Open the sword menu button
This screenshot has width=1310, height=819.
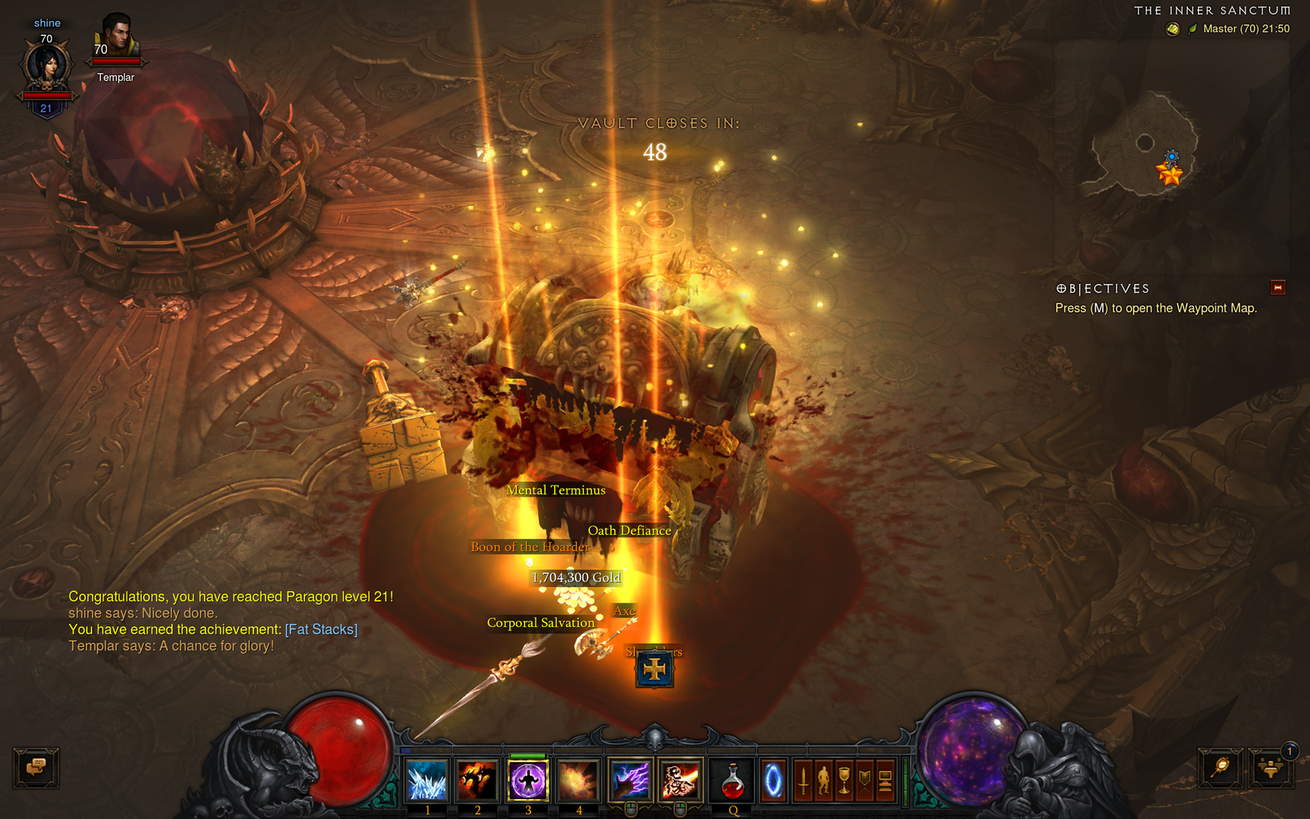coord(802,779)
